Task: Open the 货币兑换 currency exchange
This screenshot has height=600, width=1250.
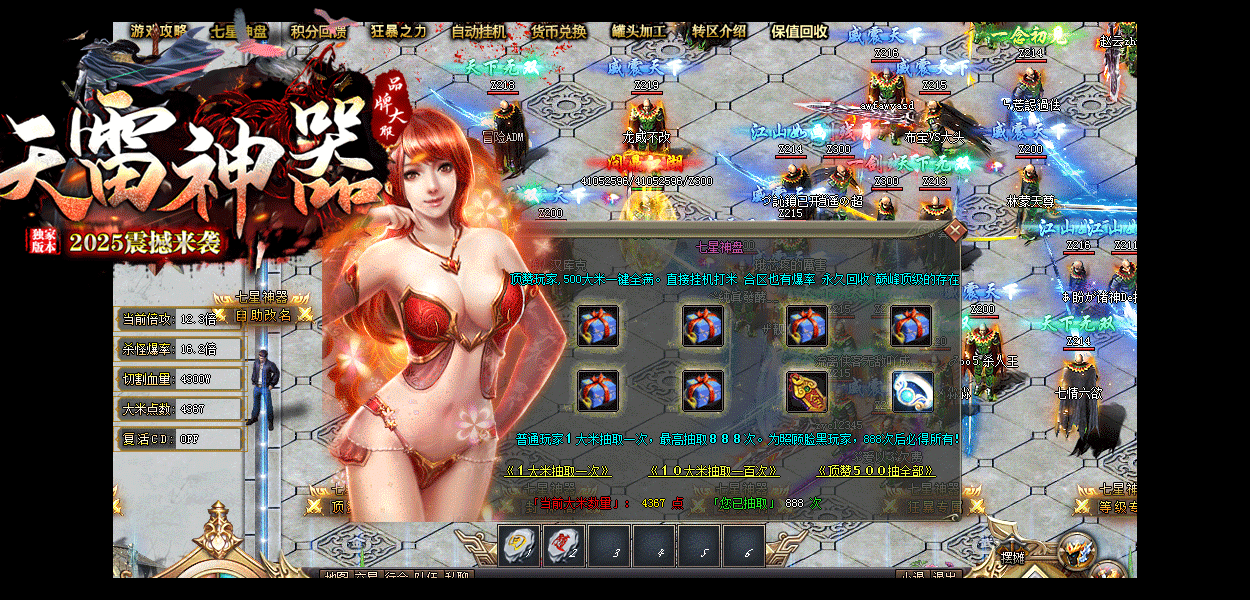Action: coord(559,31)
